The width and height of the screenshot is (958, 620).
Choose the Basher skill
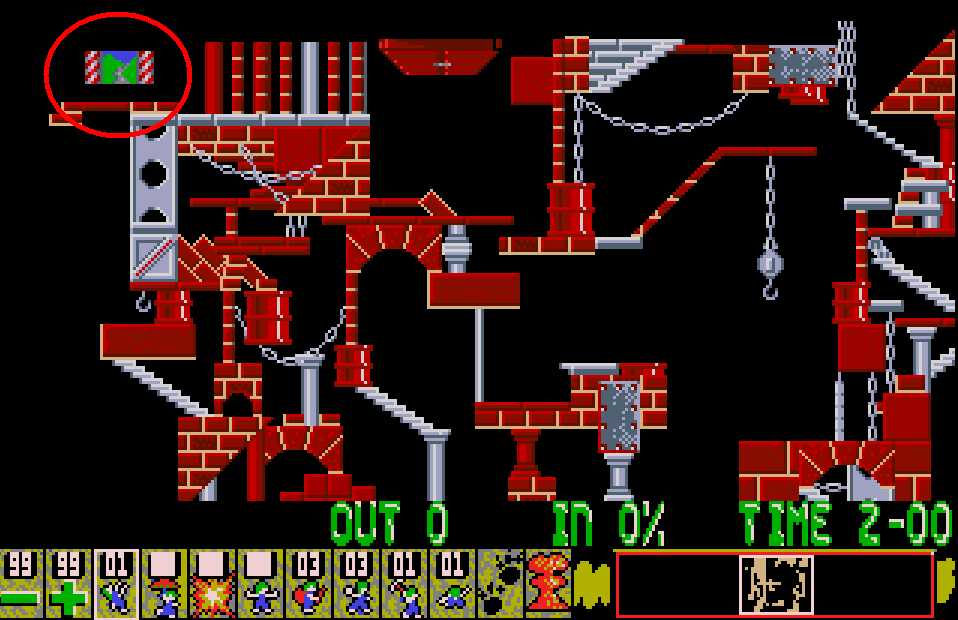pos(356,584)
